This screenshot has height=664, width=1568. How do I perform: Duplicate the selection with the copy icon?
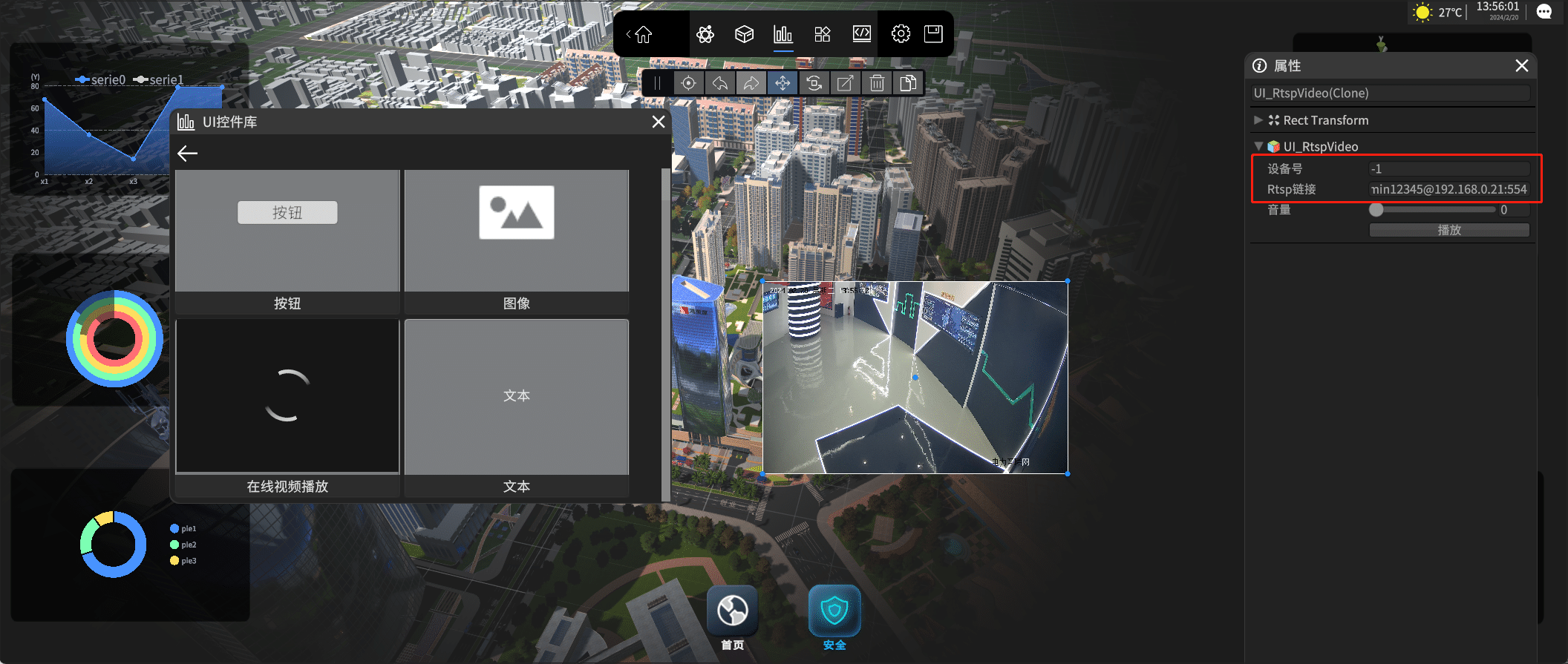click(908, 83)
